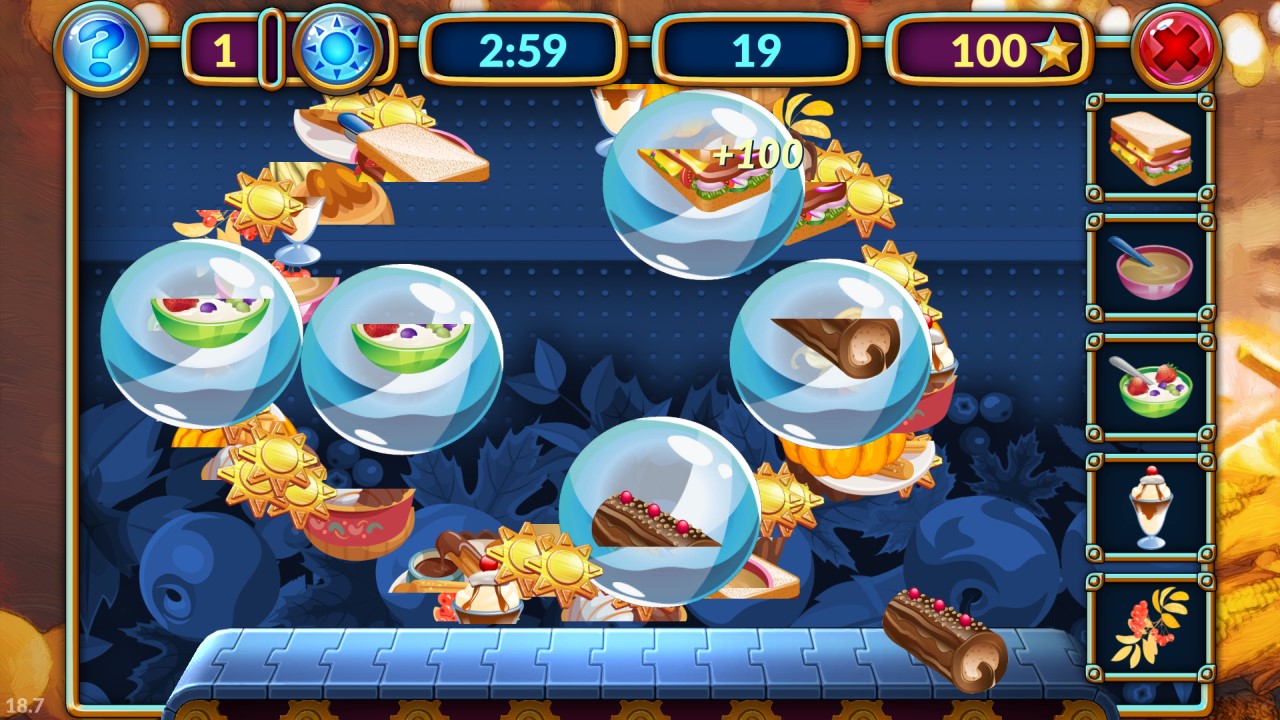Activate the sun power-up button
Screen dimensions: 1280x720
(338, 48)
